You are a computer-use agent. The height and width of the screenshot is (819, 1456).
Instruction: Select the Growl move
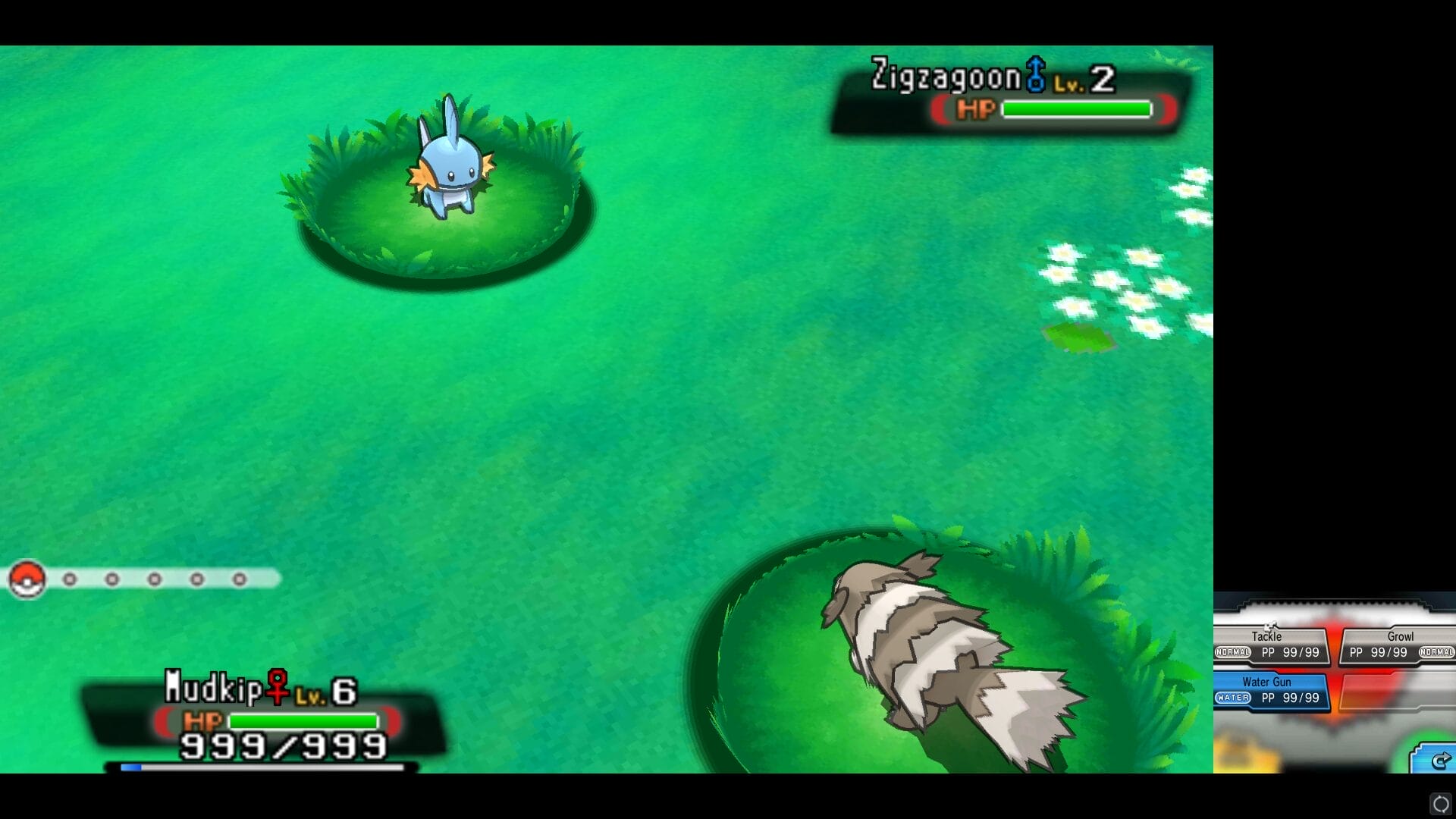coord(1401,636)
